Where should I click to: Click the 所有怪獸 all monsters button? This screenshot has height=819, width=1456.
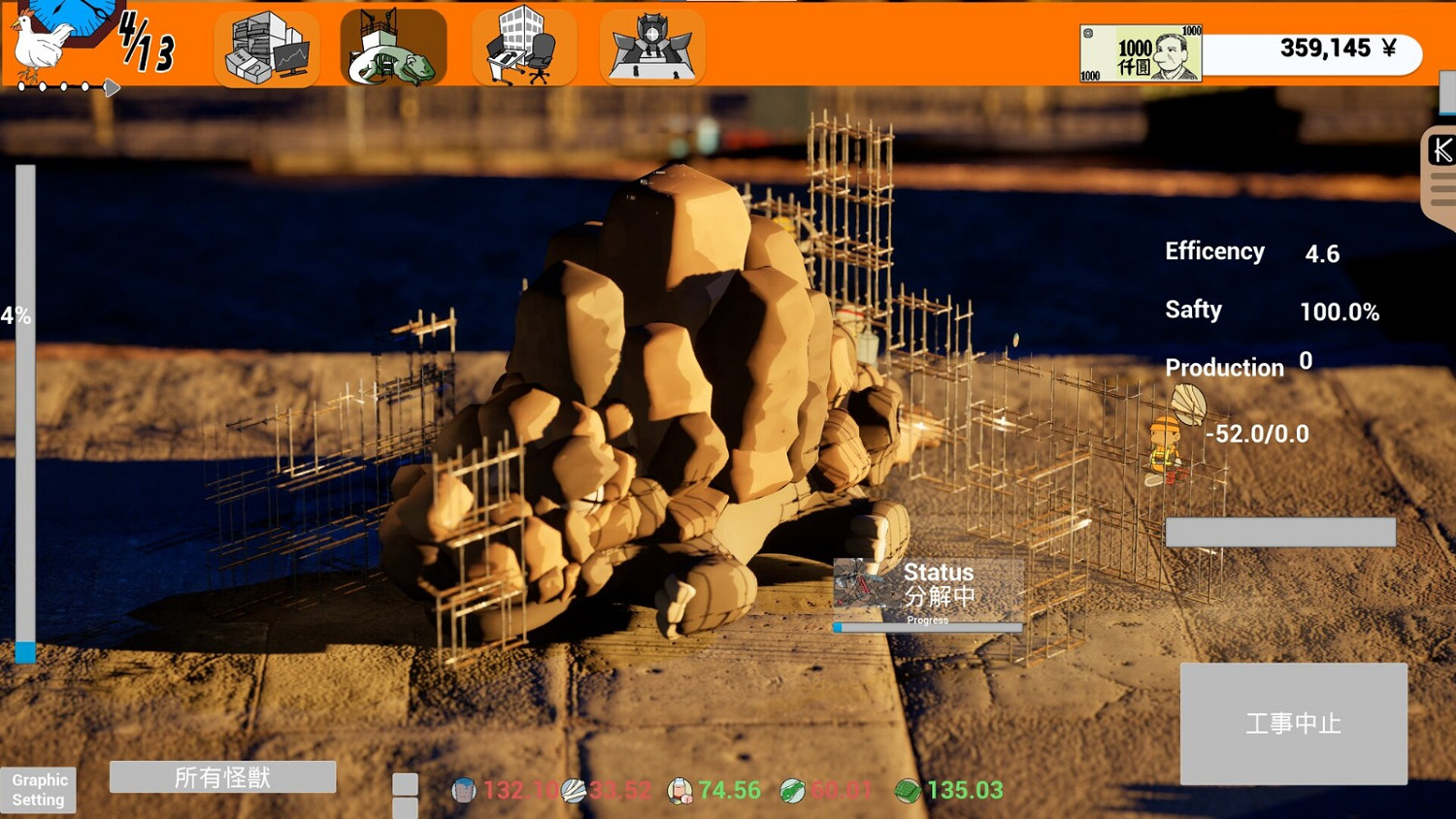[x=223, y=776]
